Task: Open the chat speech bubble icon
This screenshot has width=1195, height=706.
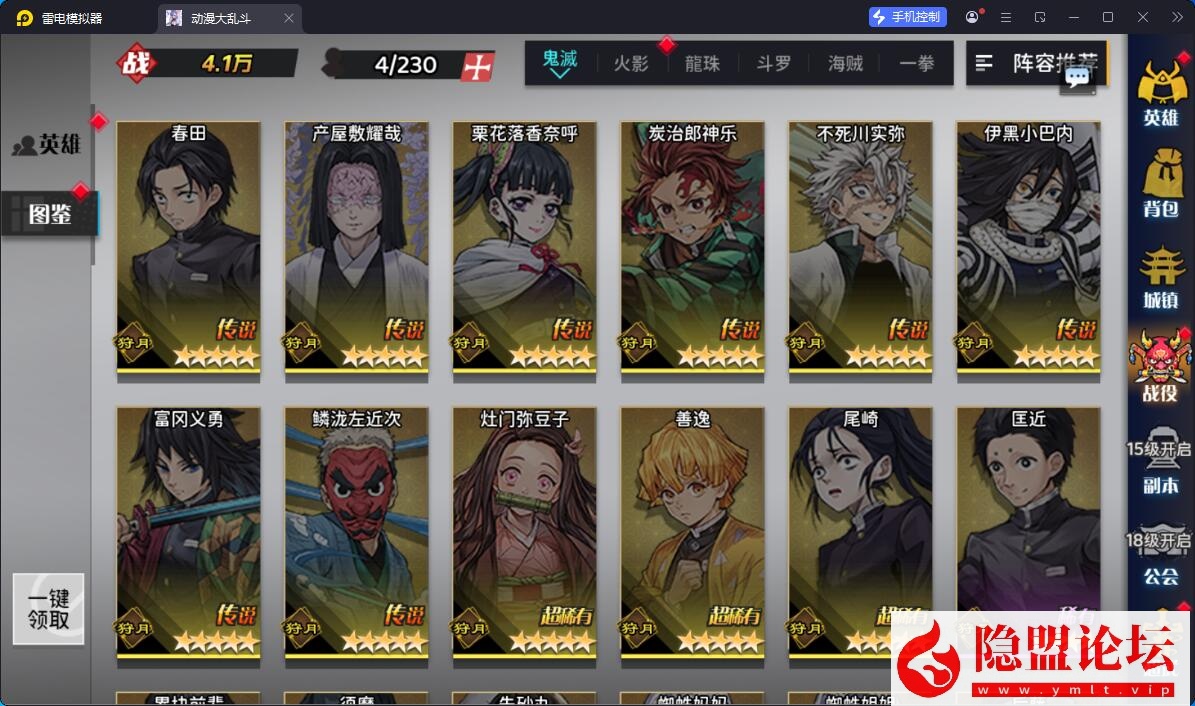Action: [x=1077, y=77]
